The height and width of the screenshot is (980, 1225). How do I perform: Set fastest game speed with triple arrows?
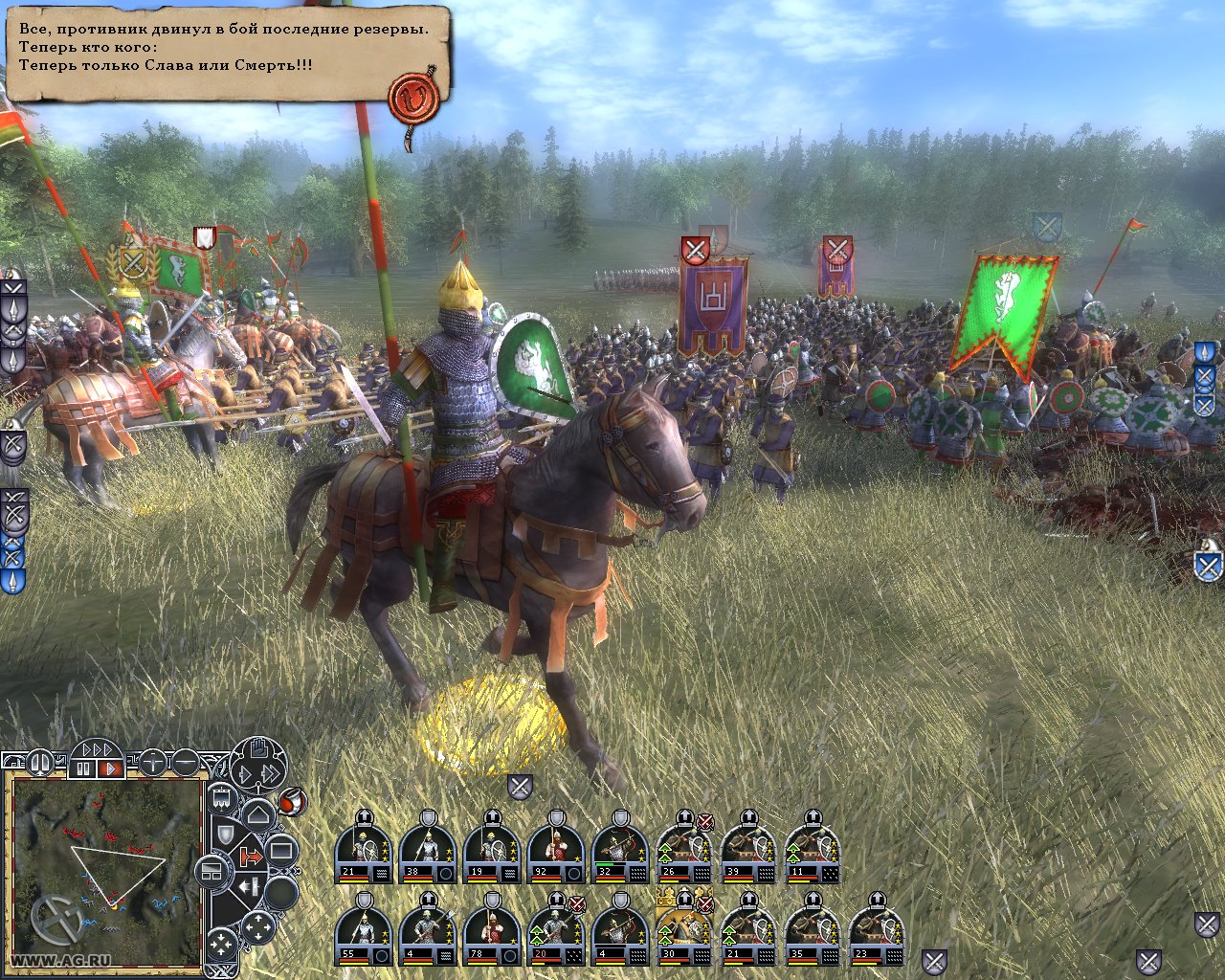click(96, 750)
